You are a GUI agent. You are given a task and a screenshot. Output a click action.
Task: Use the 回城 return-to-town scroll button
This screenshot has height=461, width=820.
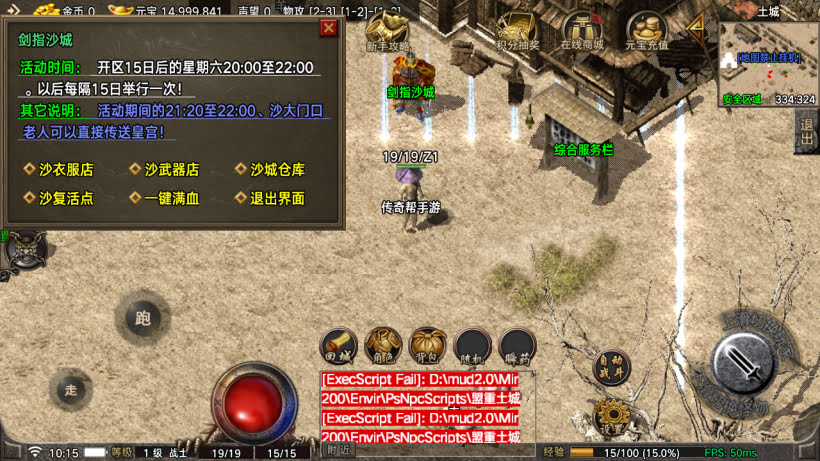click(x=340, y=345)
